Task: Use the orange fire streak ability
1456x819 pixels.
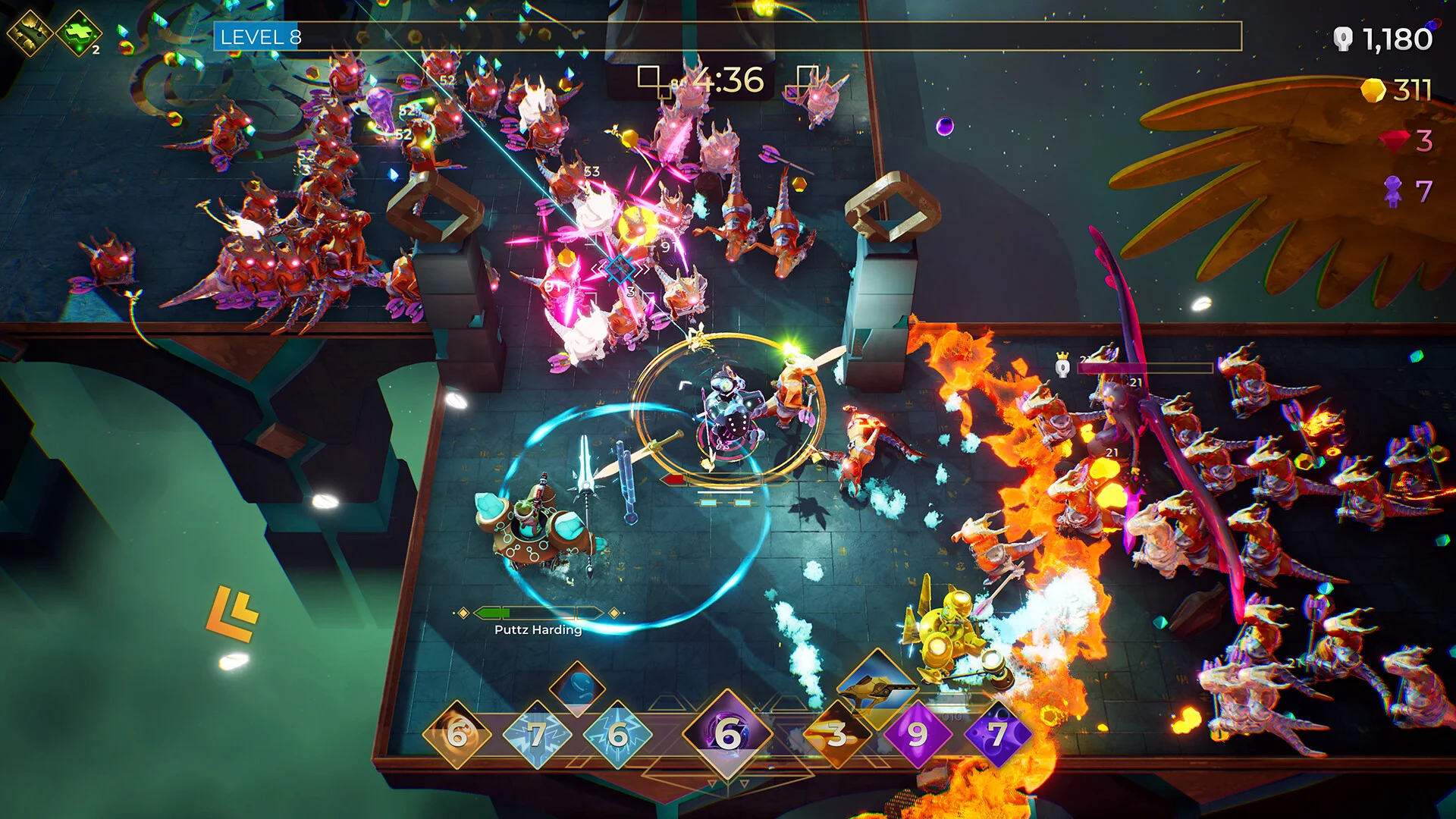Action: coord(837,733)
